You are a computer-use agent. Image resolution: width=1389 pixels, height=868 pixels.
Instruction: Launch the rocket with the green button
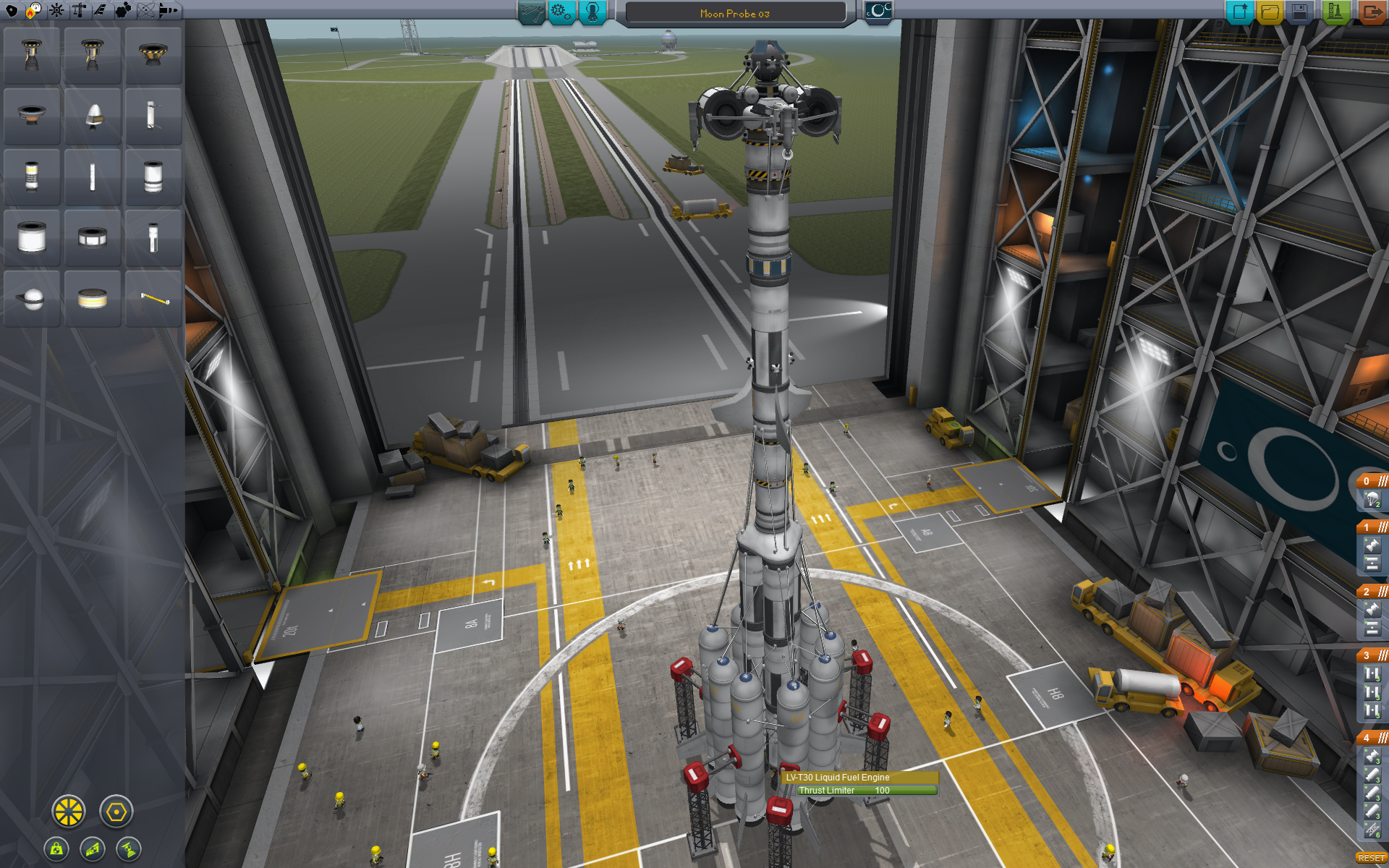[x=1335, y=12]
